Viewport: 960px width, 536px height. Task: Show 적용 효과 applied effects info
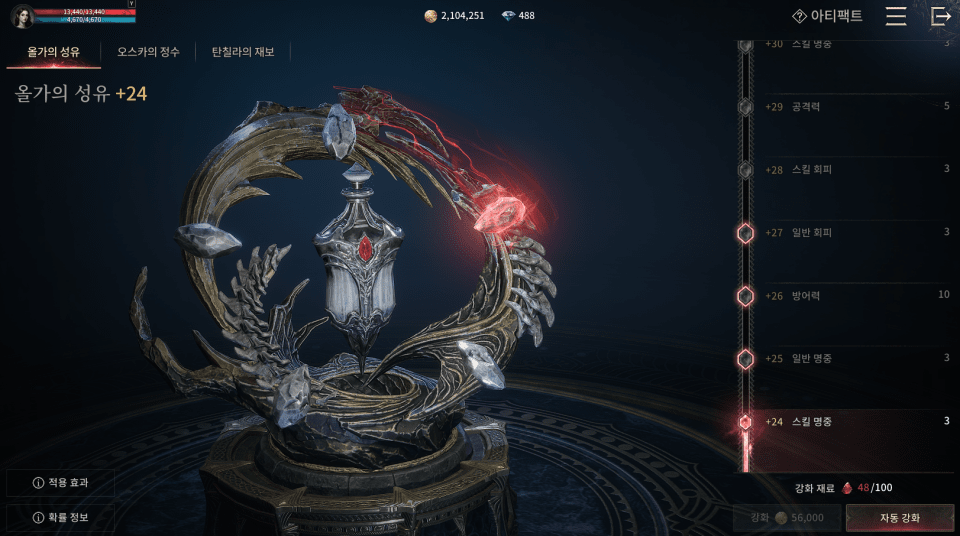click(x=61, y=483)
